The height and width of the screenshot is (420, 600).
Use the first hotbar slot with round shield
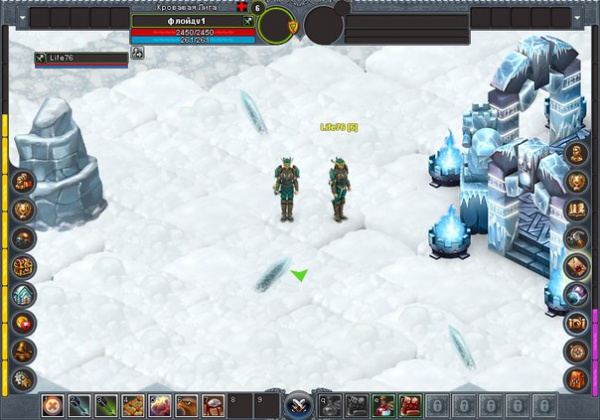(54, 405)
